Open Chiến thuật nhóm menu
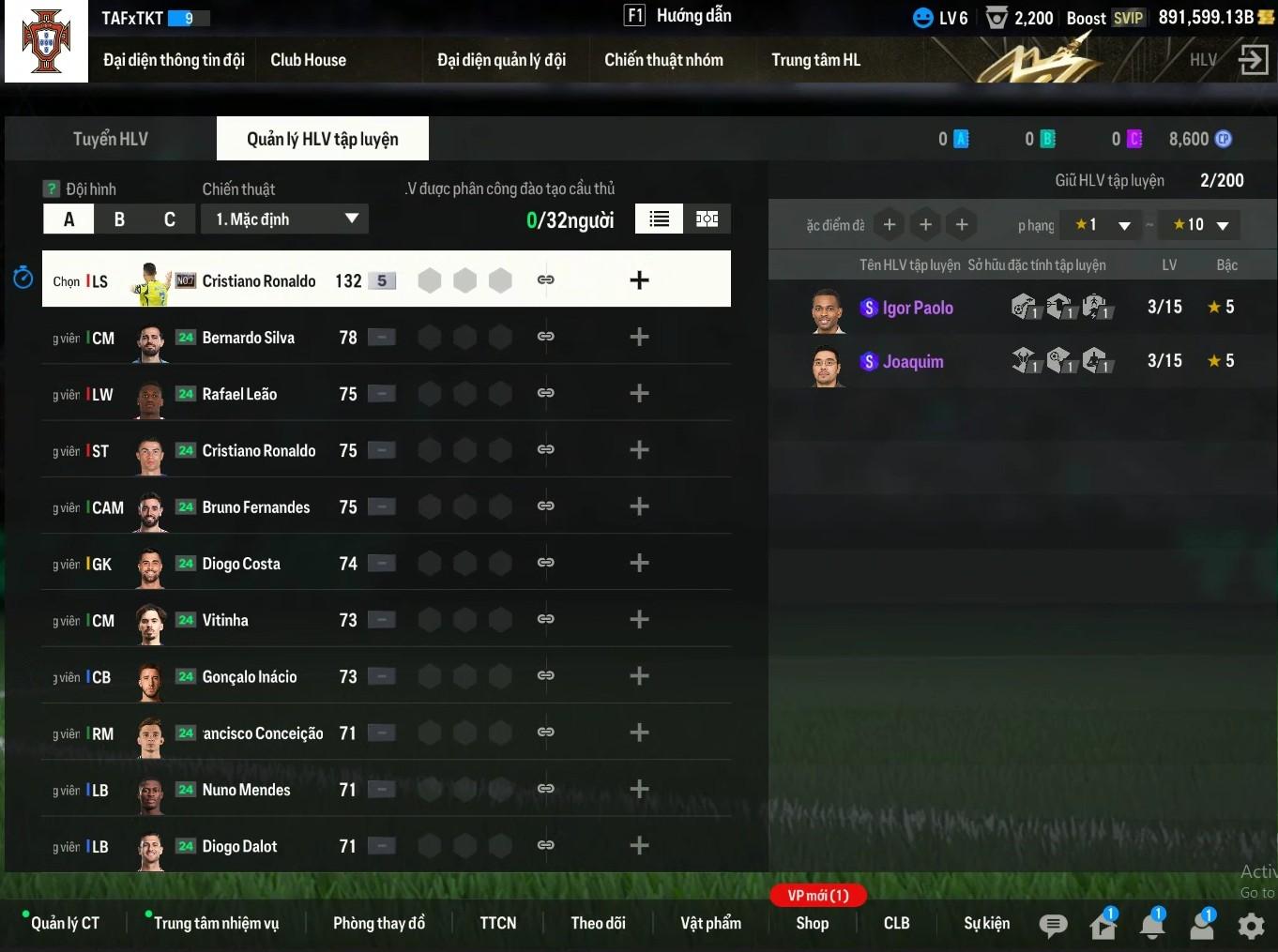The width and height of the screenshot is (1278, 952). pyautogui.click(x=663, y=60)
